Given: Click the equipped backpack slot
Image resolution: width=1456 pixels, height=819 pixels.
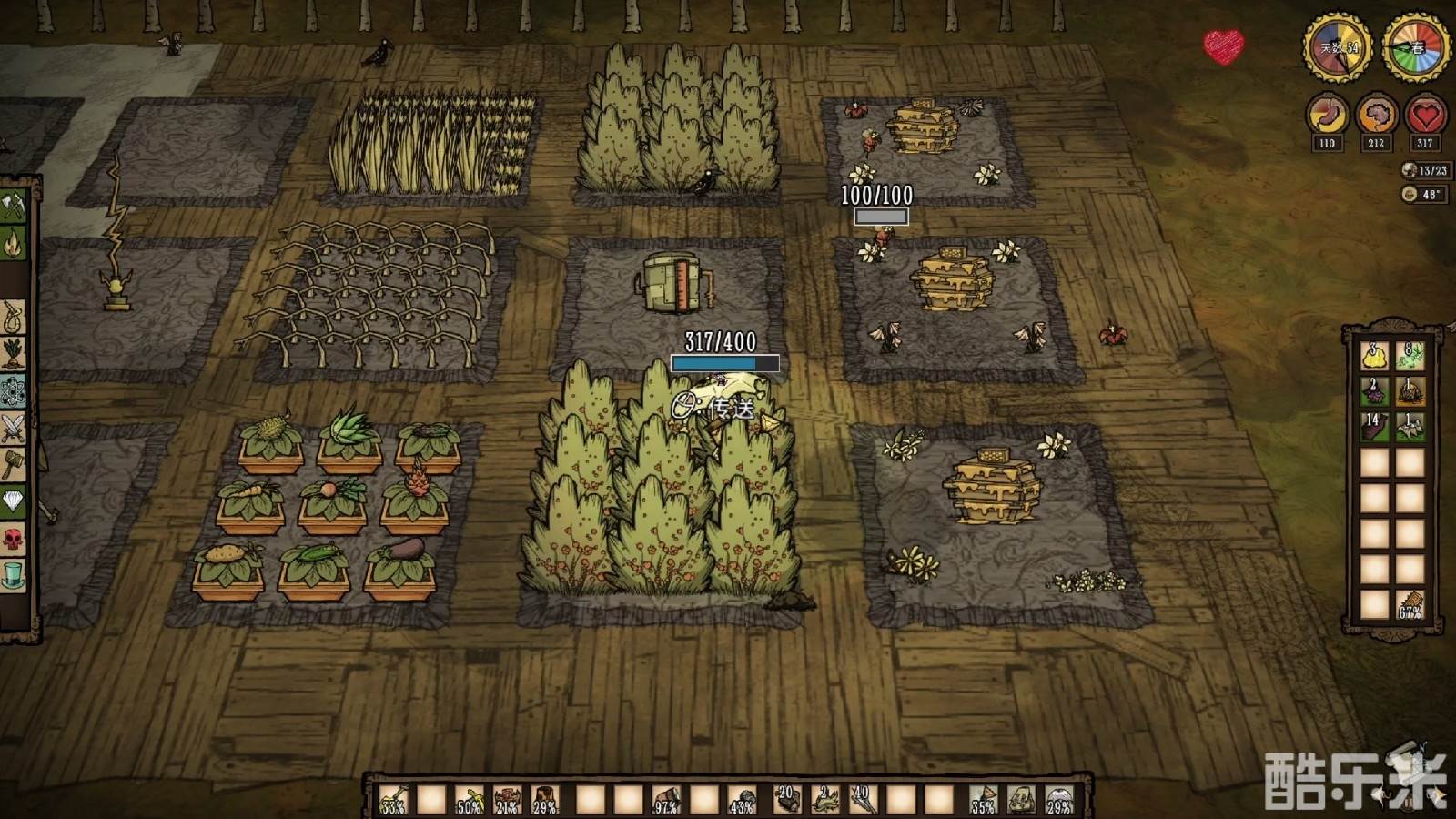Looking at the screenshot, I should 1021,800.
